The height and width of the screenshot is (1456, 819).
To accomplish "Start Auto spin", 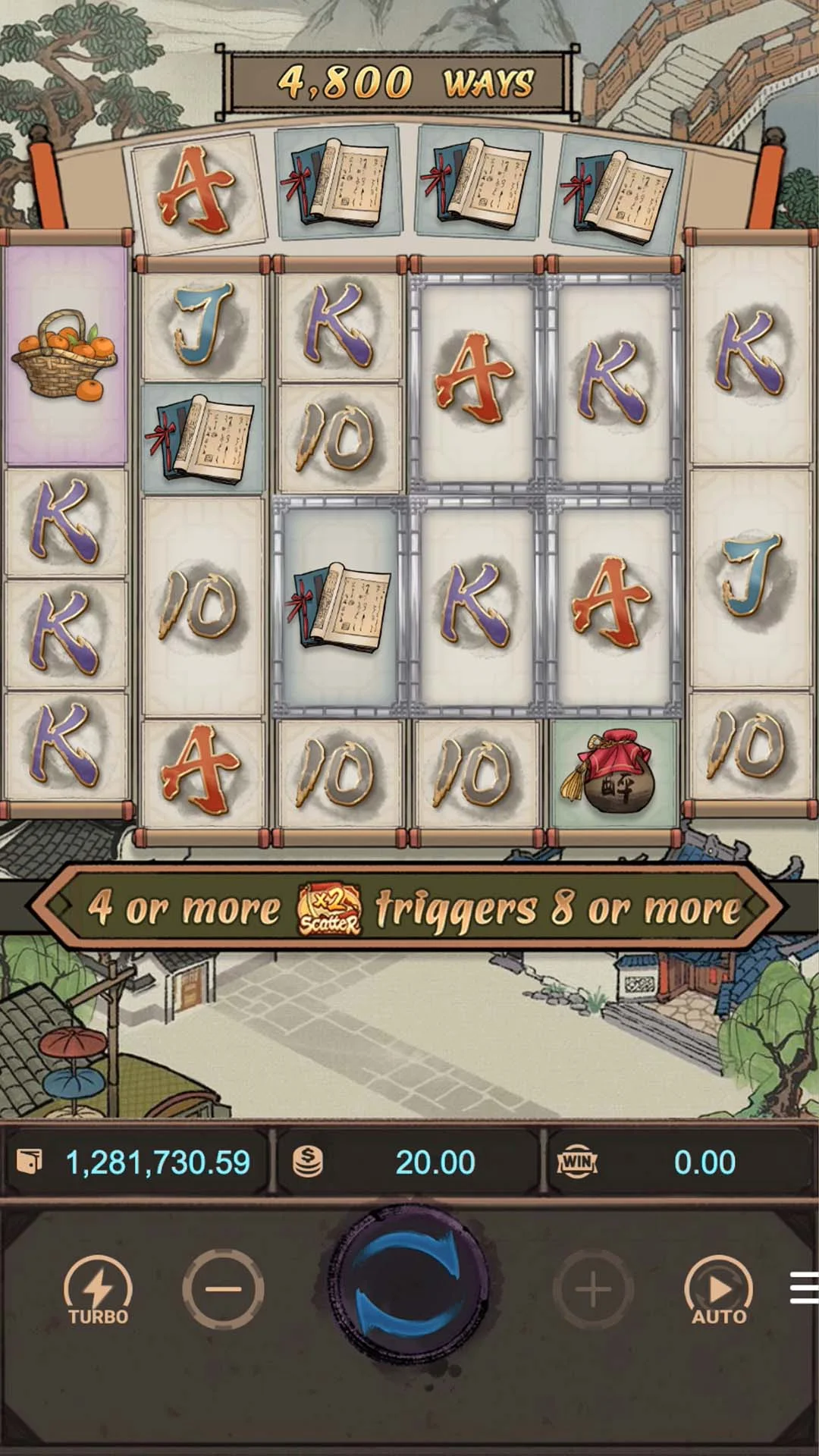I will [718, 1290].
